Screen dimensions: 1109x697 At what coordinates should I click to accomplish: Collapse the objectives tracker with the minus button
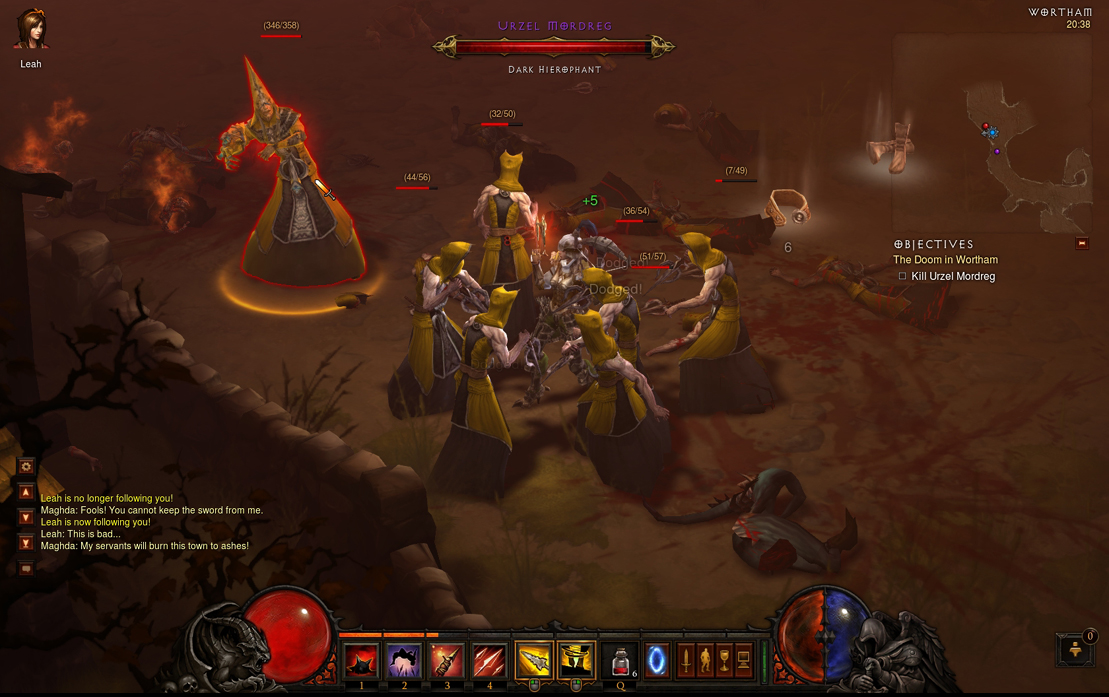click(1081, 243)
